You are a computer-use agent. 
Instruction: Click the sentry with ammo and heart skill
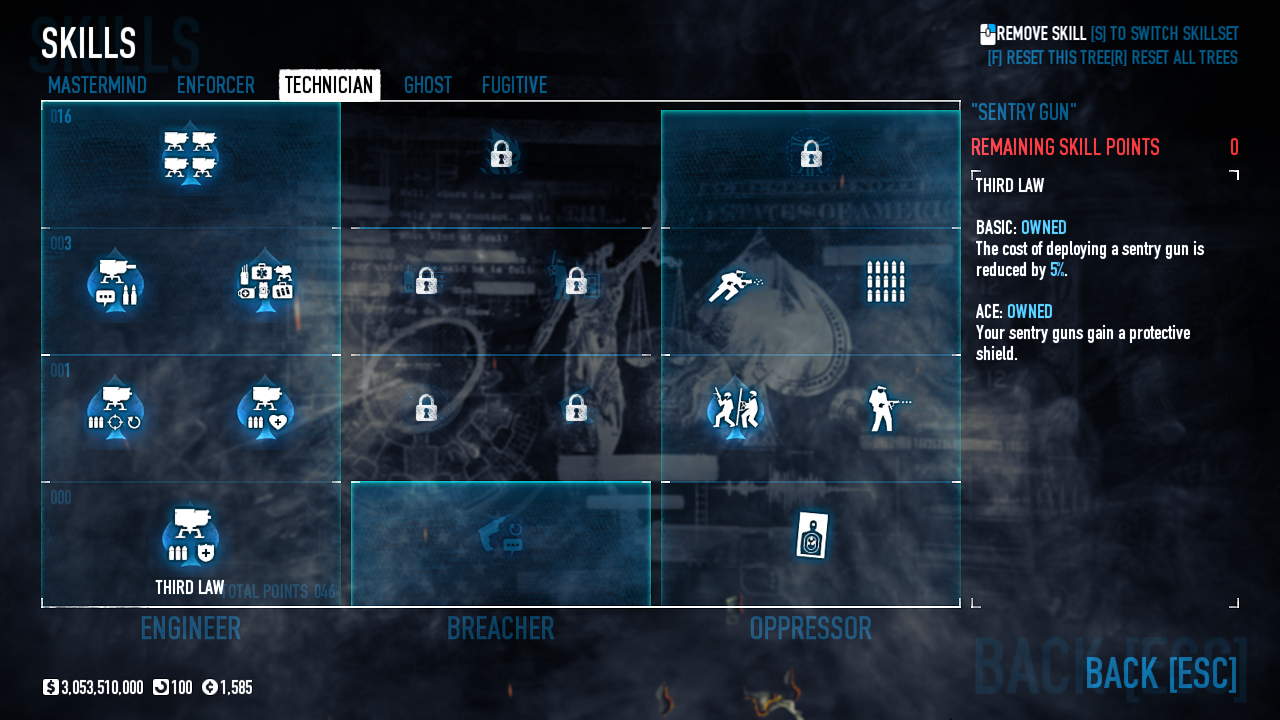click(x=265, y=409)
